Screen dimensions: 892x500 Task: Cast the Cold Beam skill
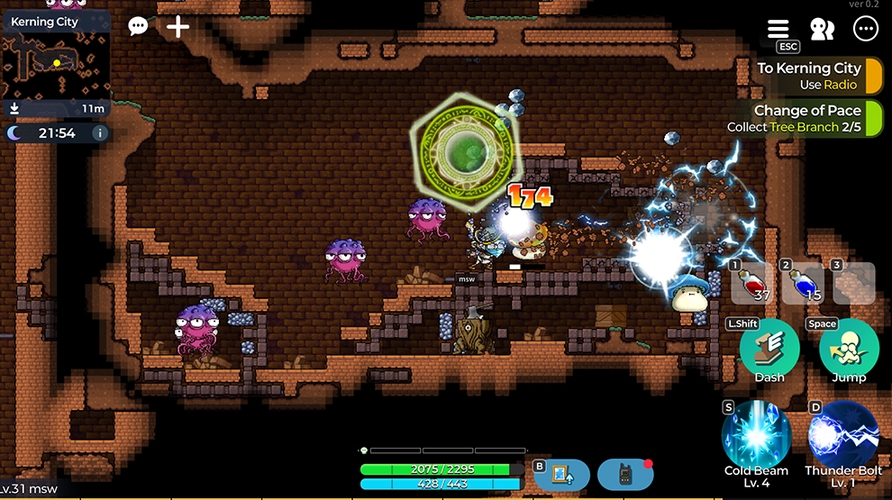(756, 436)
